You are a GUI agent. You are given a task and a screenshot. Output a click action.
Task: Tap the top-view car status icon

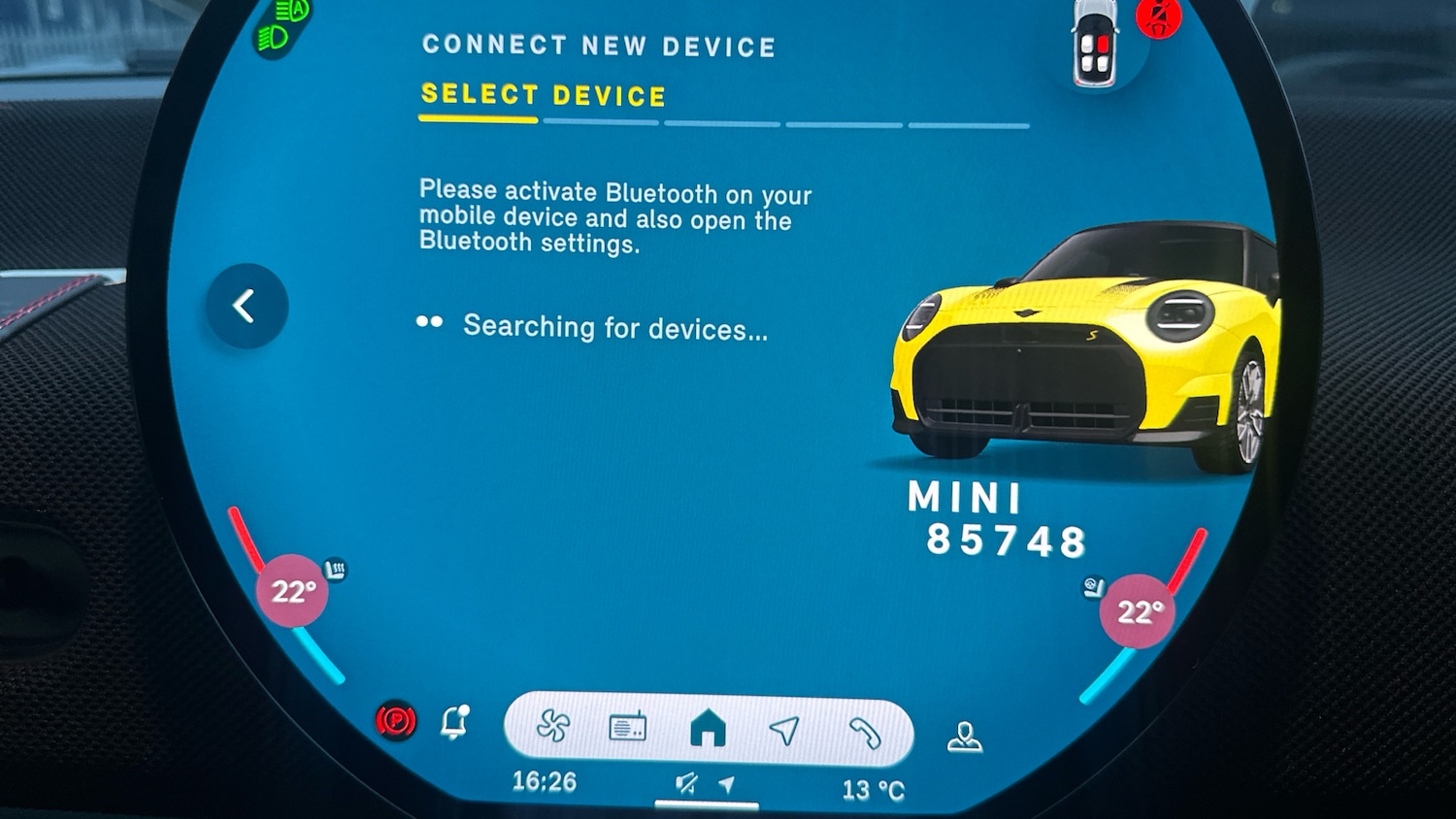[x=1094, y=44]
